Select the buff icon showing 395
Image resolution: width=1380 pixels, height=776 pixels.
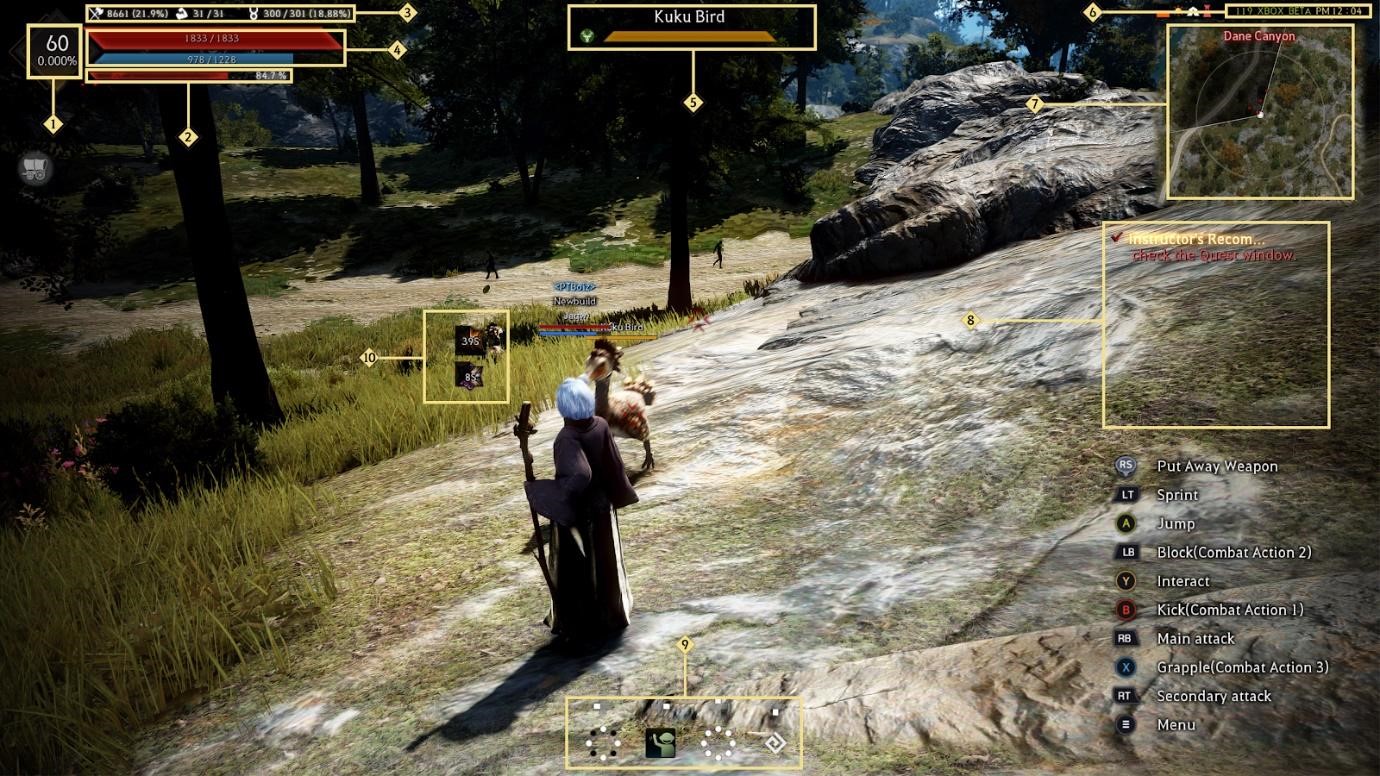[x=470, y=340]
